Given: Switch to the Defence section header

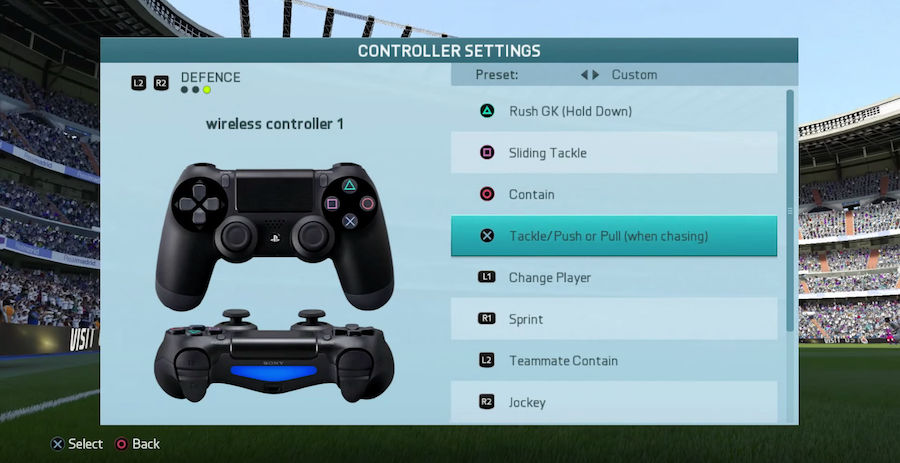Looking at the screenshot, I should click(x=210, y=77).
